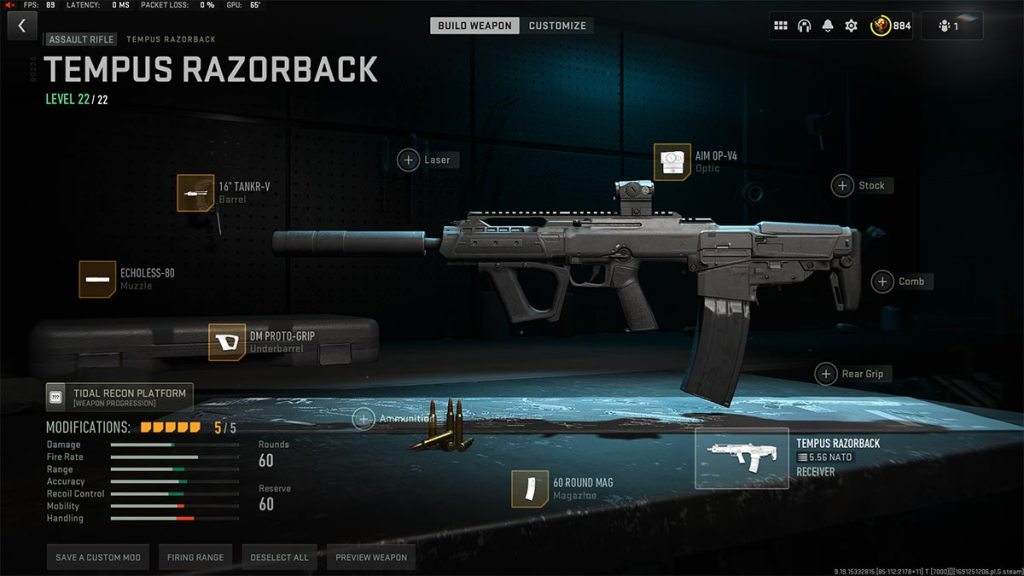
Task: Choose the ECHOLESS-80 muzzle slot
Action: coord(97,279)
